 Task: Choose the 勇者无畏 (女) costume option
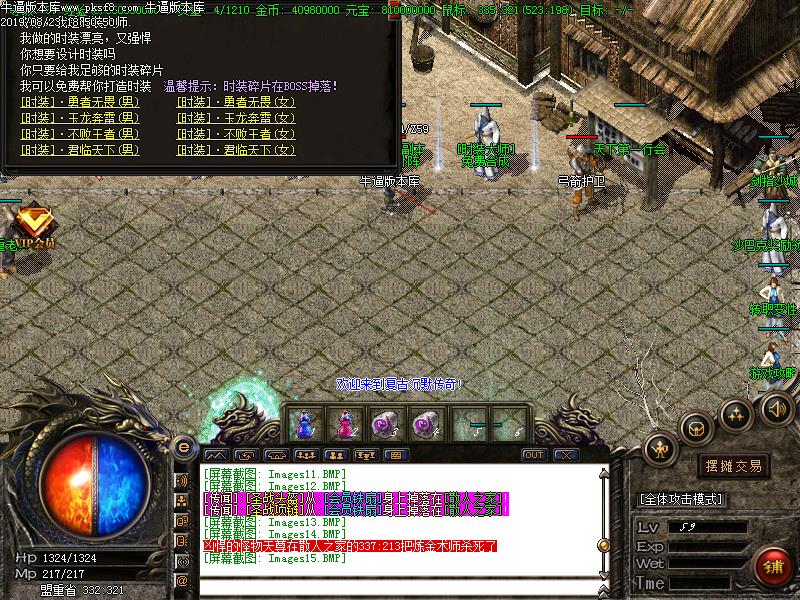click(x=236, y=102)
